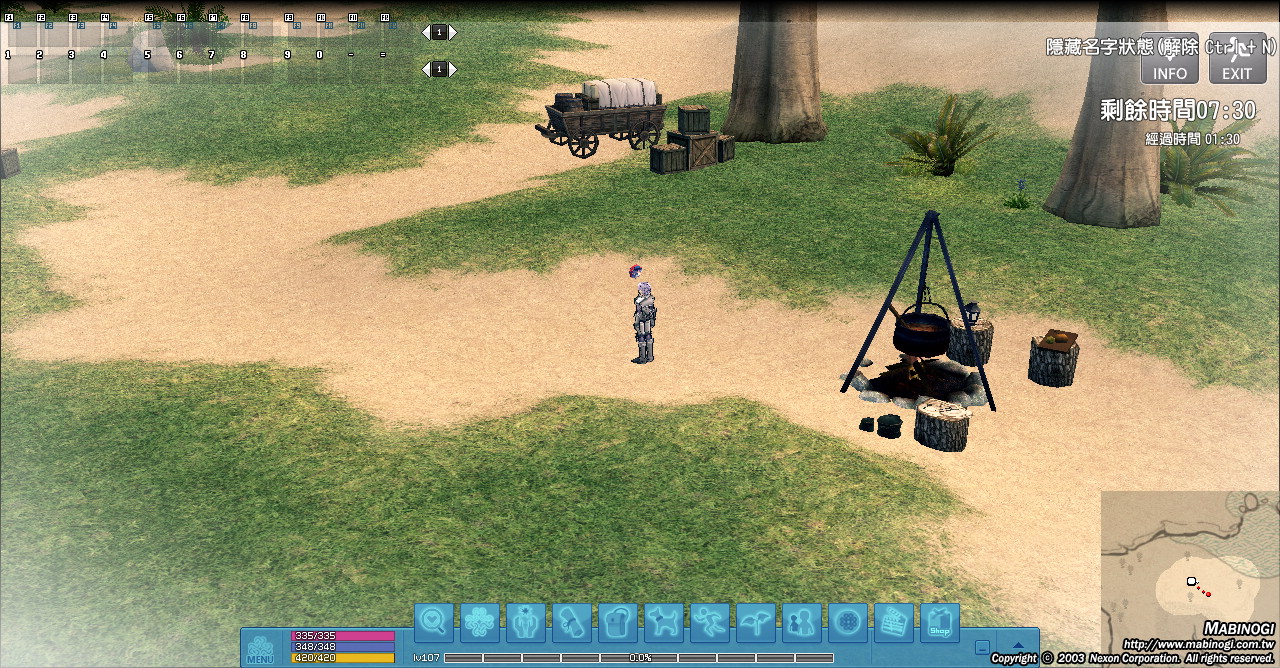Open the quest scroll icon
The image size is (1280, 668).
pos(572,622)
